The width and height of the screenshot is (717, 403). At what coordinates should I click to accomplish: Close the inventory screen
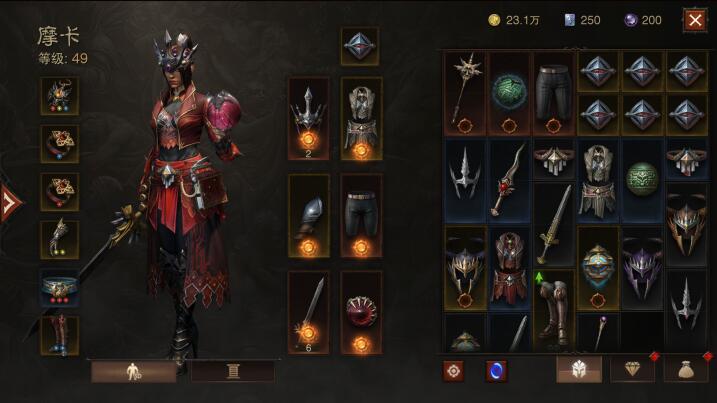[x=694, y=19]
